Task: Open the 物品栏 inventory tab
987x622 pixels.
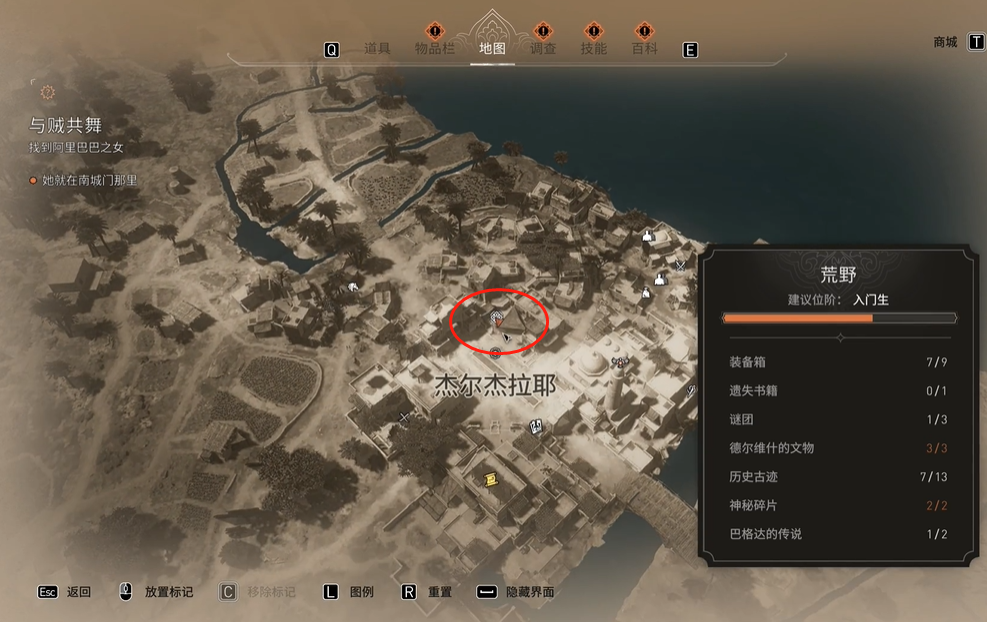Action: 435,49
